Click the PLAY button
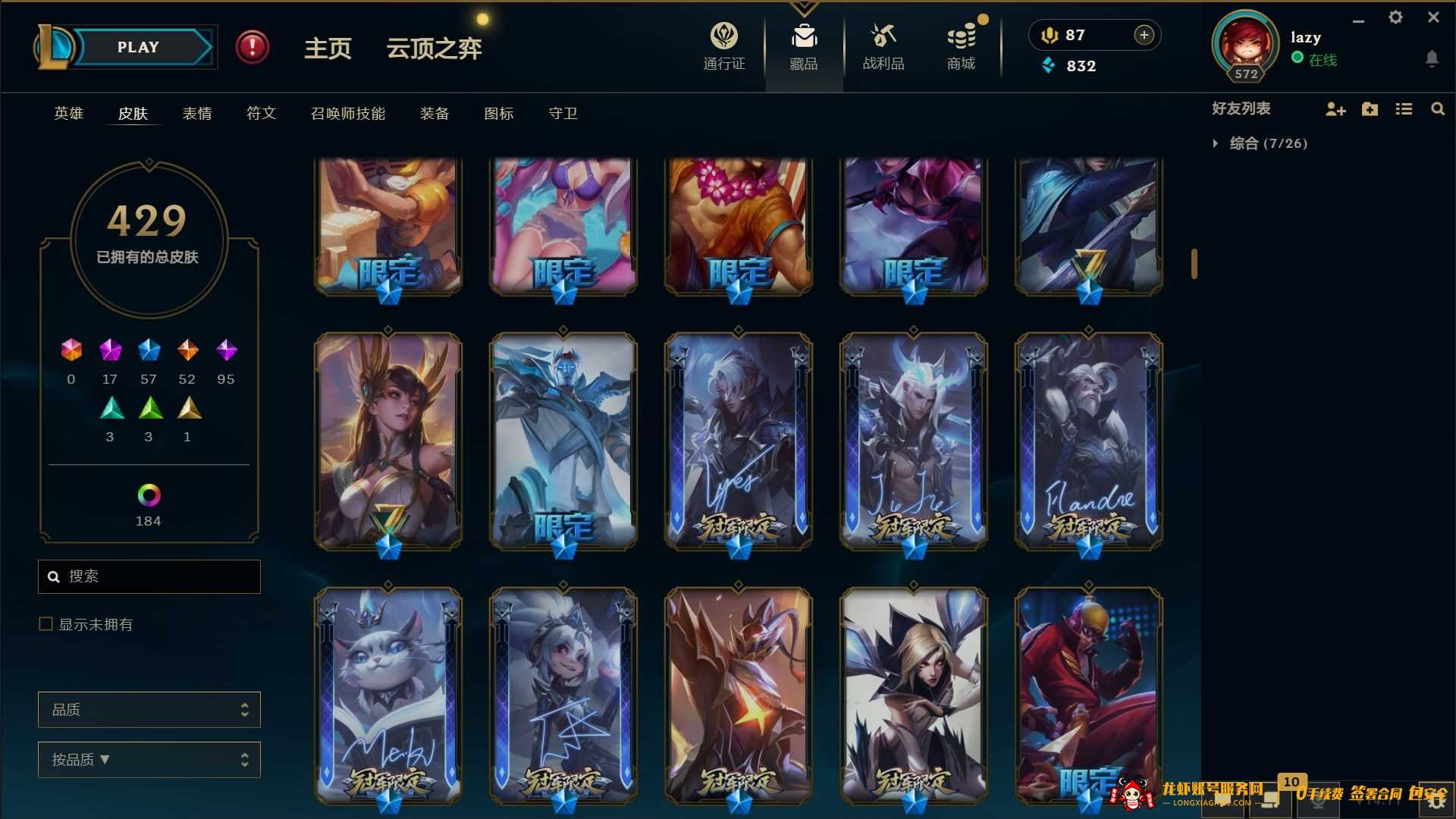Screen dimensions: 1456x819 [x=138, y=46]
